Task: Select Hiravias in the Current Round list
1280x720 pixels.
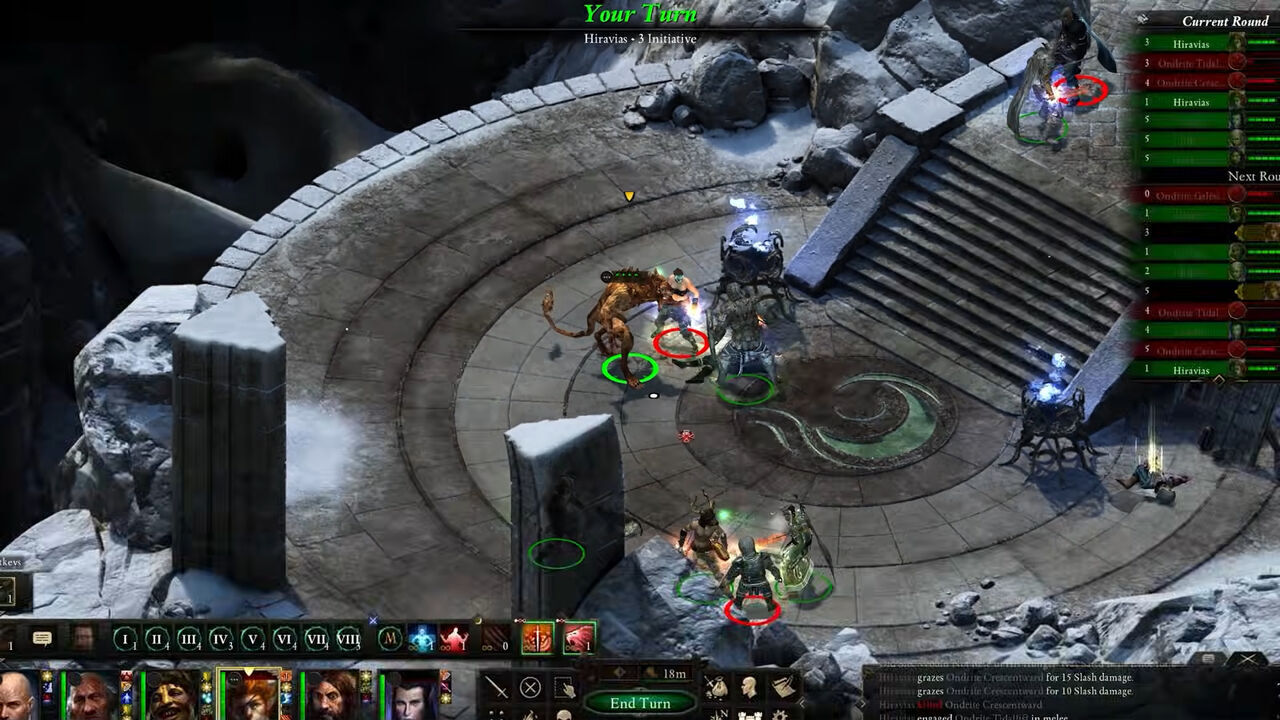Action: [1191, 44]
